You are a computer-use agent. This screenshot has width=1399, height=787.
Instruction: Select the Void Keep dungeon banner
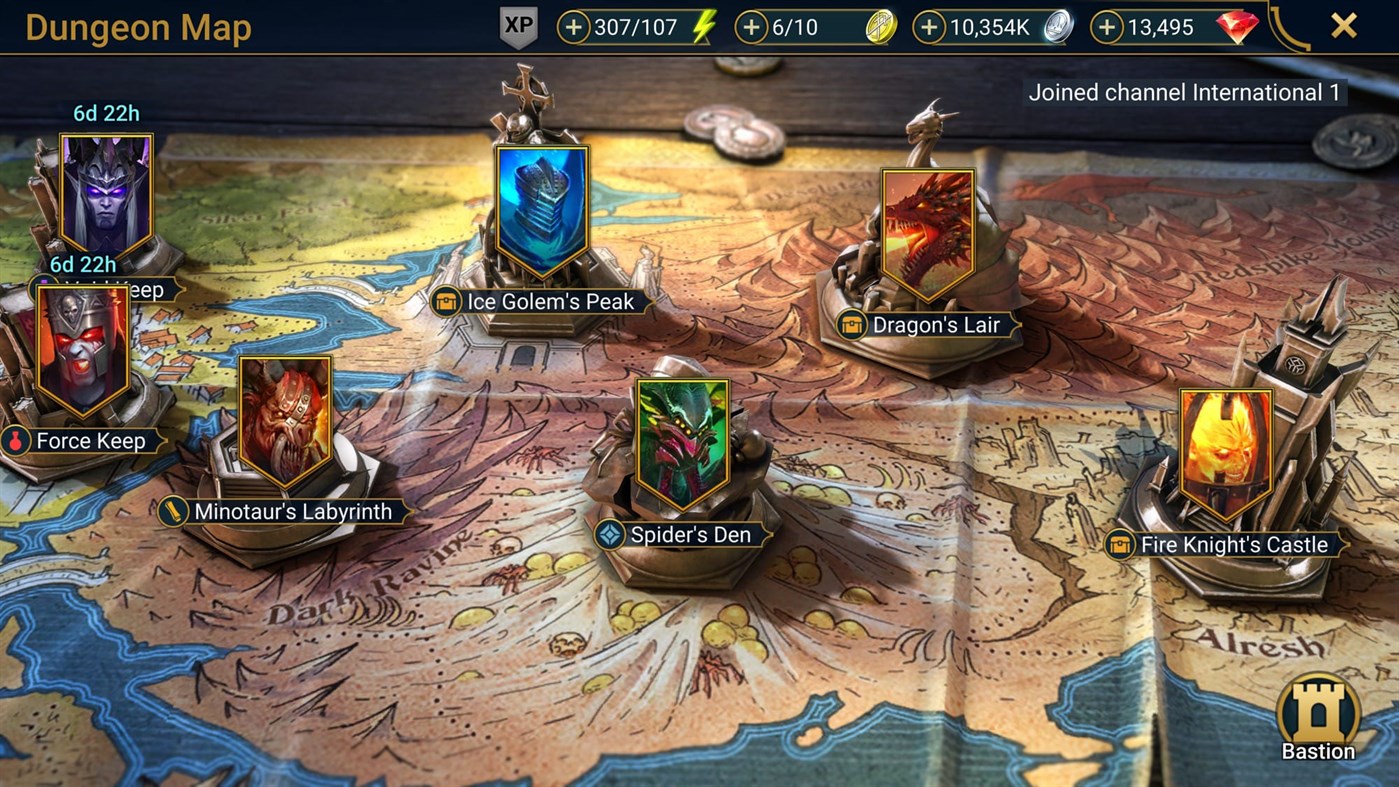click(105, 185)
